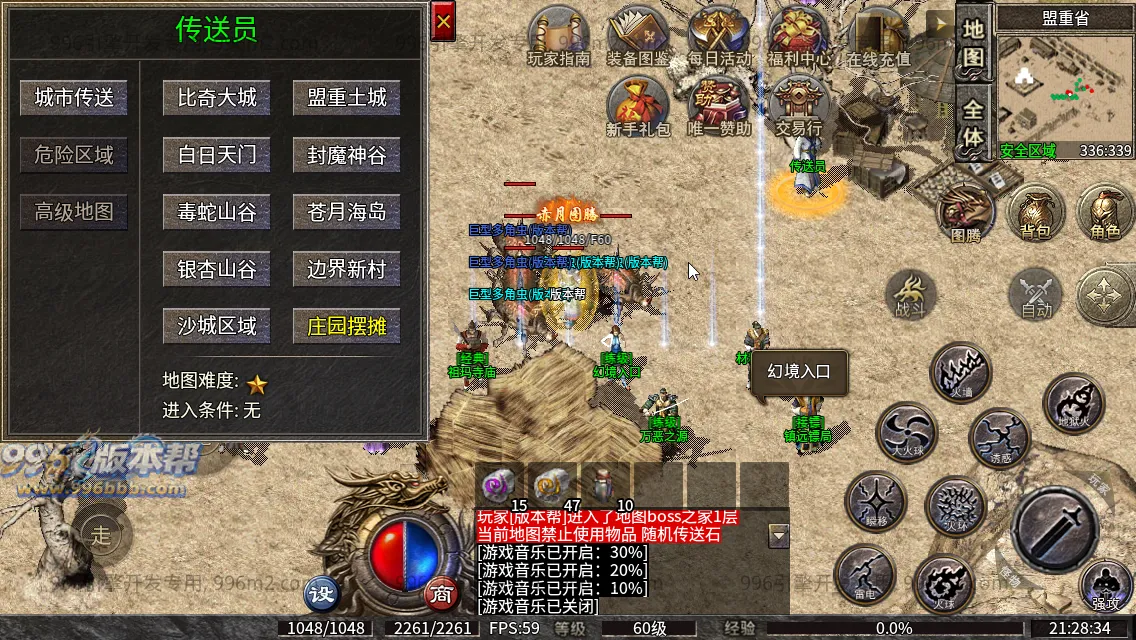Open the 高级地图 category
This screenshot has height=640, width=1136.
[74, 212]
